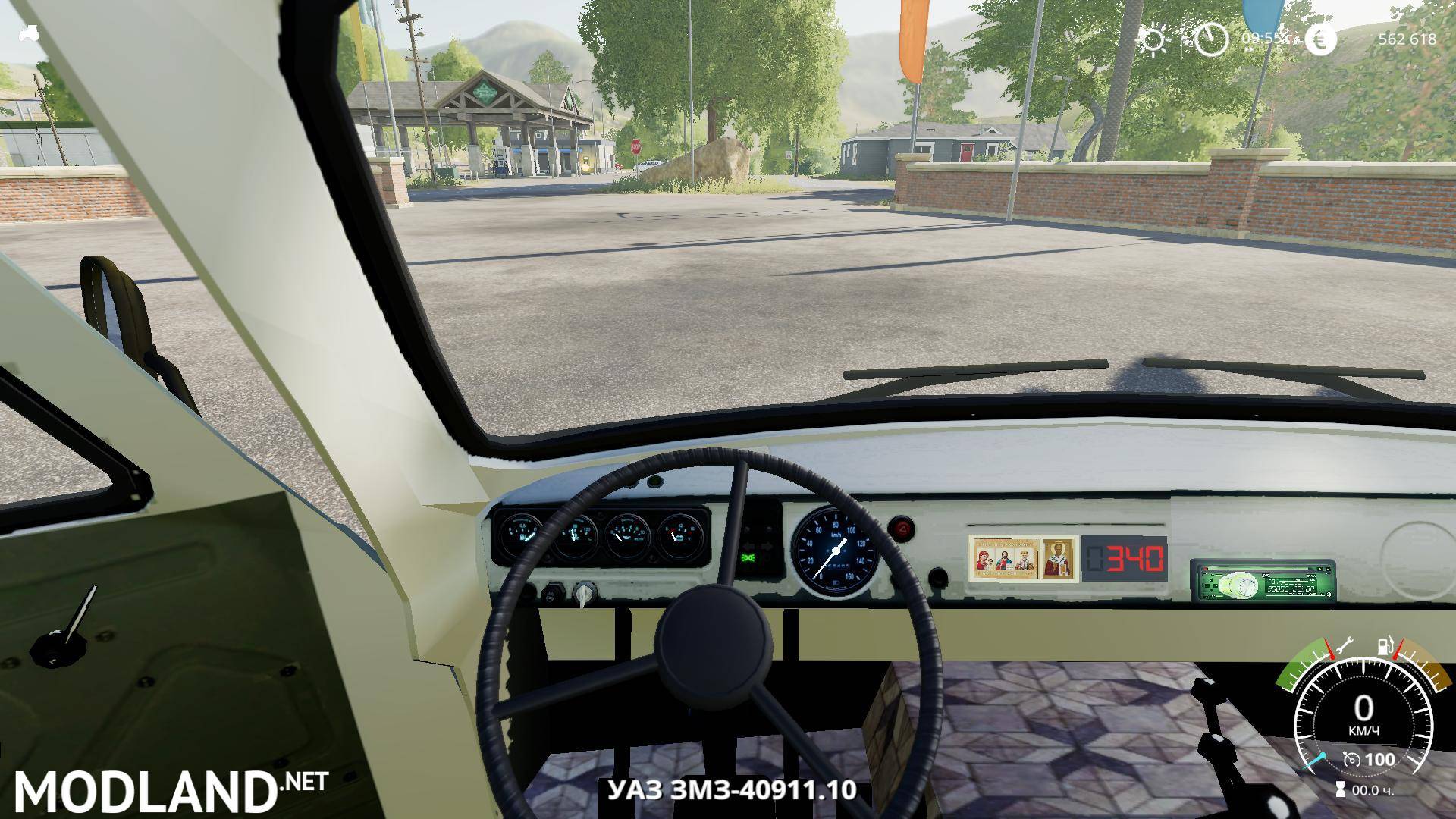Select the weather forecast sun icon

[1154, 40]
